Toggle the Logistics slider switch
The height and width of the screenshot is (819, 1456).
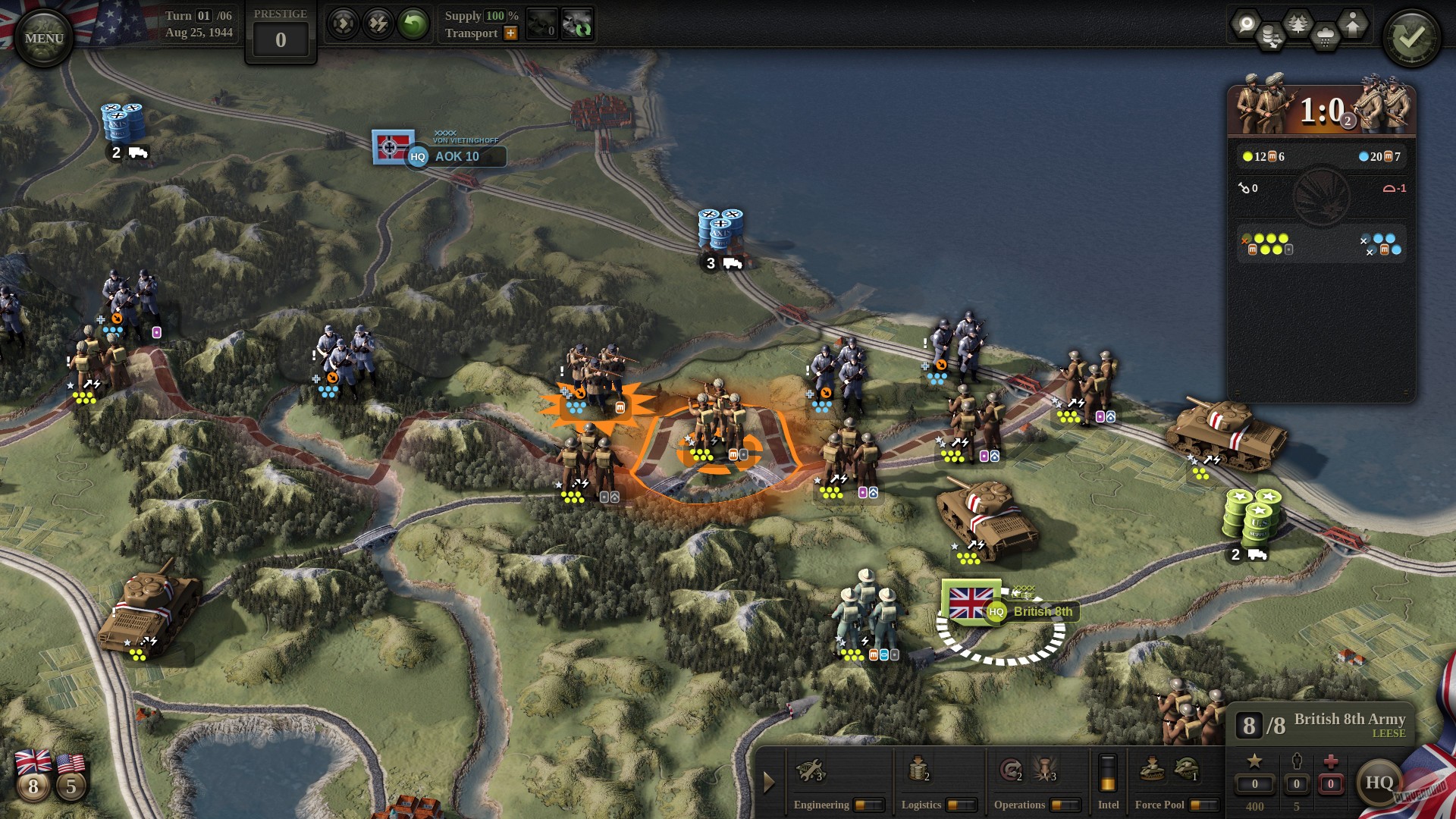pyautogui.click(x=963, y=805)
